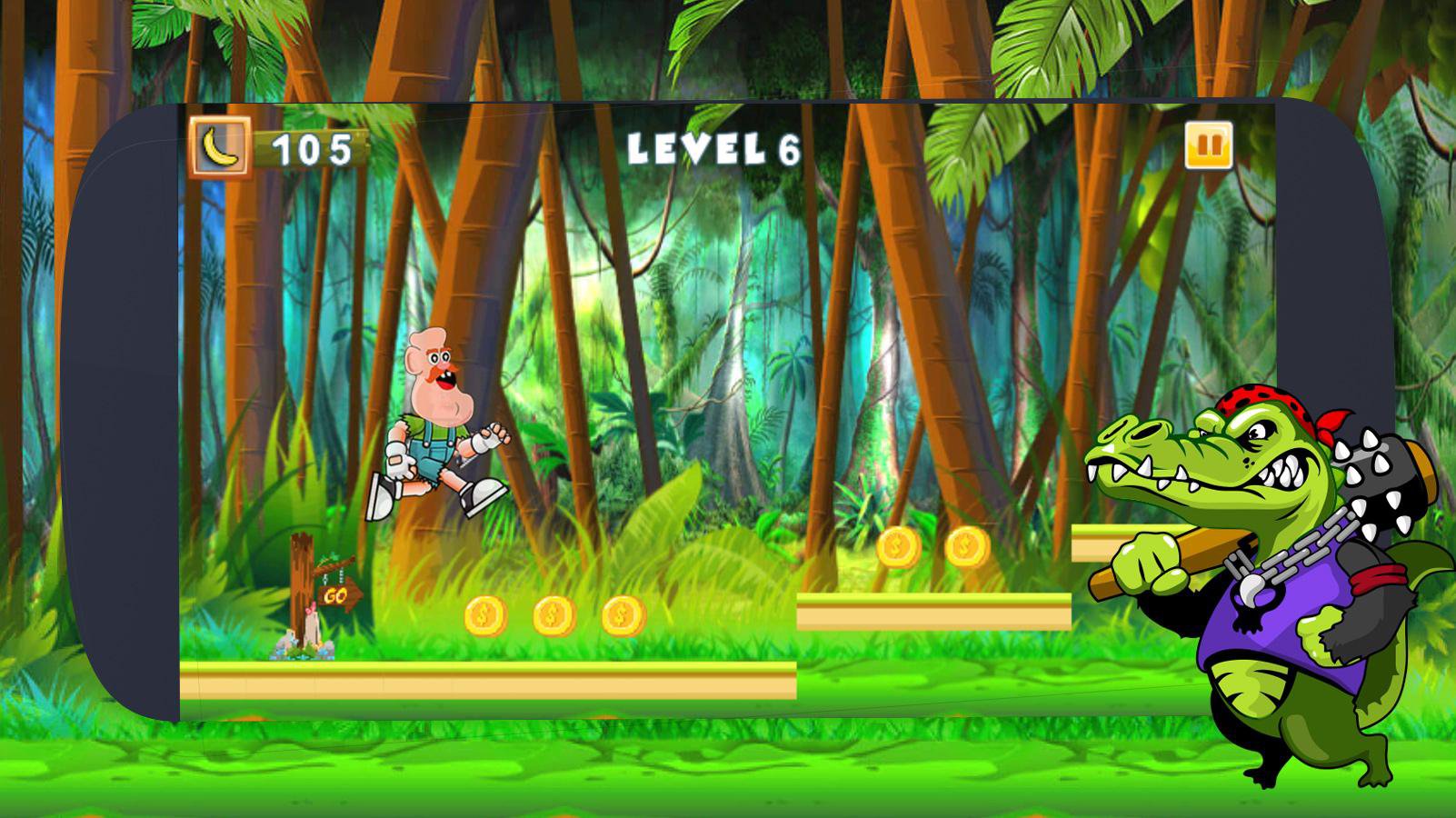Toggle pause by pressing the pause icon
This screenshot has height=818, width=1456.
coord(1208,145)
